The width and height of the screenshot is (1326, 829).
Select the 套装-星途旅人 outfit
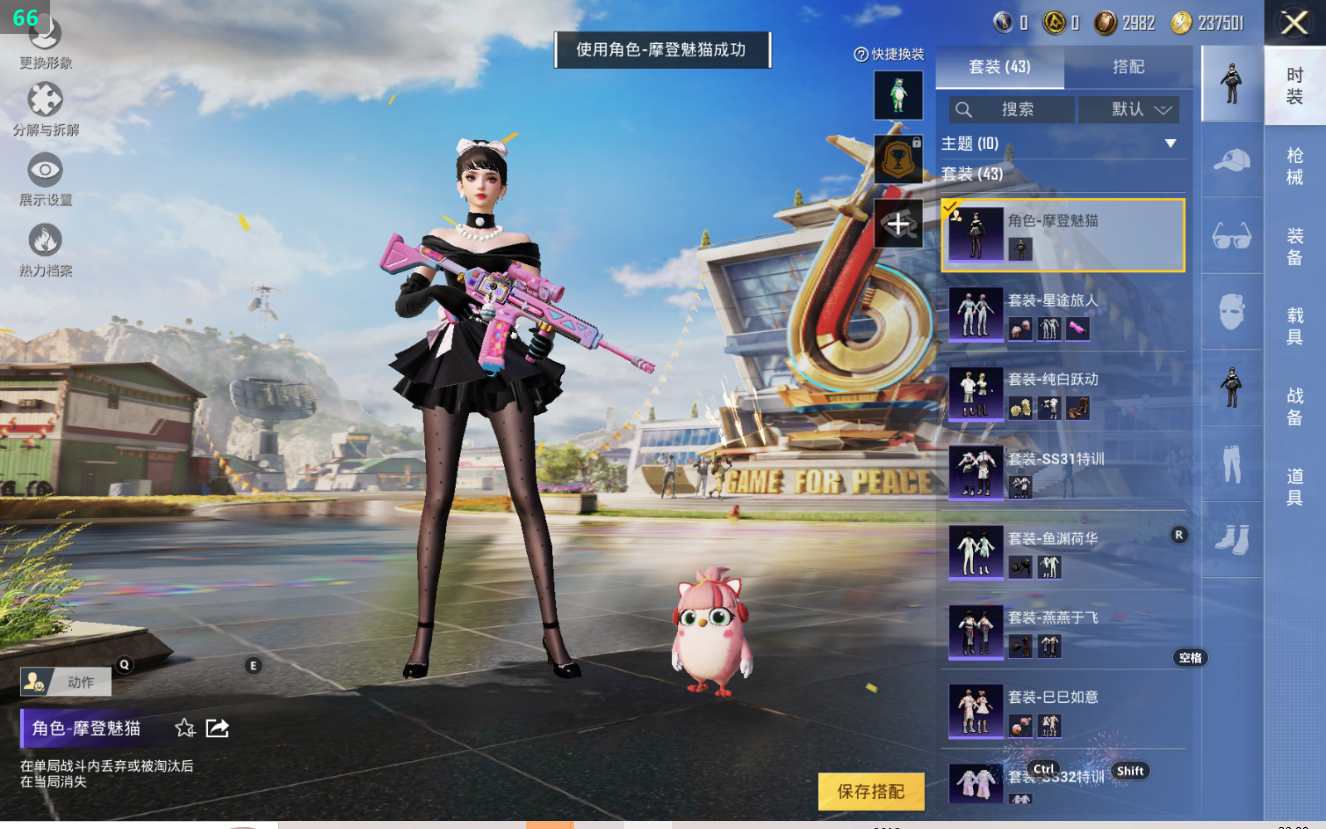point(1063,314)
